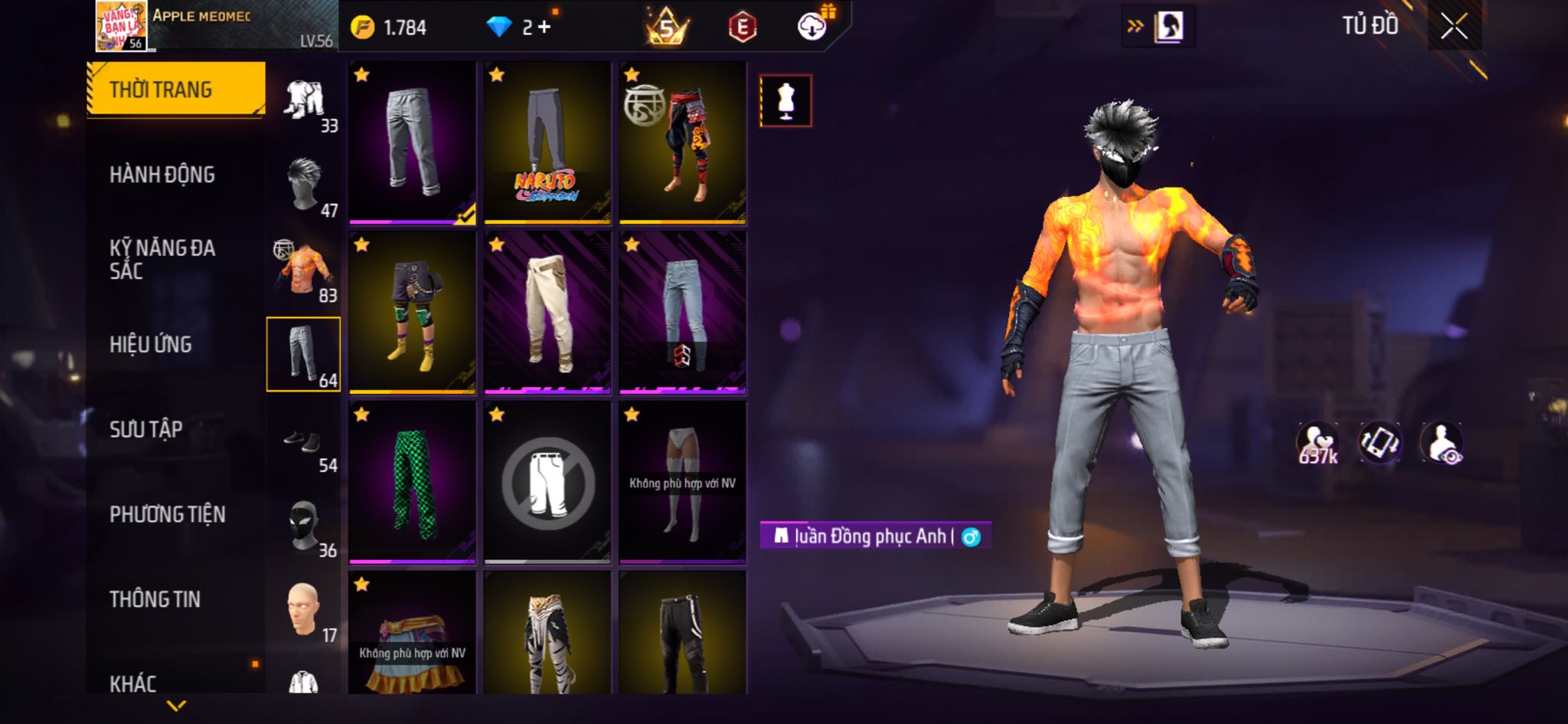Open the Sưu Tập tab

pos(146,429)
